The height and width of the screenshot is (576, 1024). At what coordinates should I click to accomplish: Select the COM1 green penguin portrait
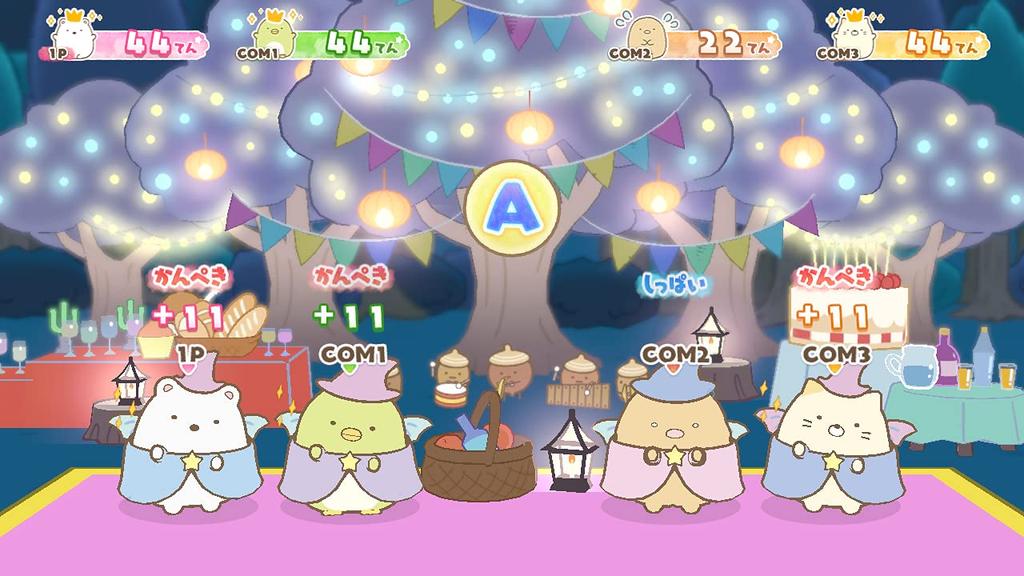(272, 38)
